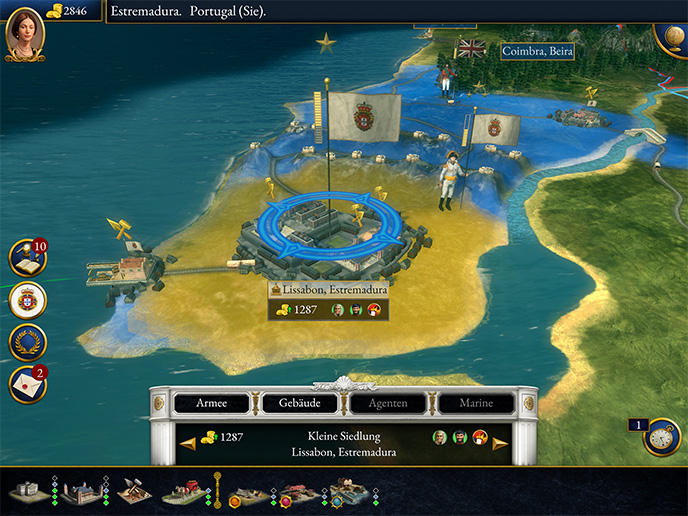Viewport: 688px width, 516px height.
Task: Open the letter messages with 2 unread
Action: point(27,384)
